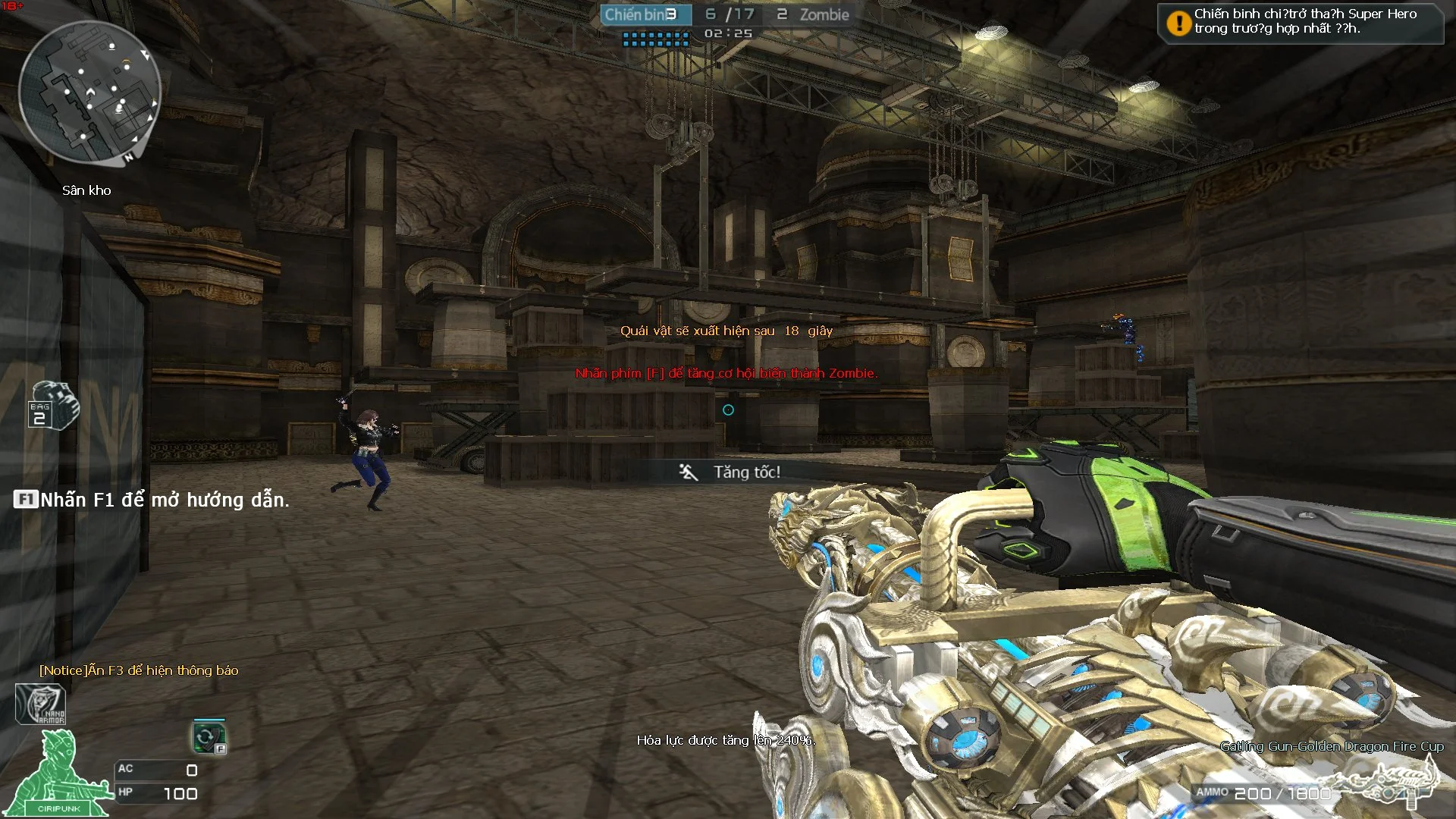This screenshot has width=1456, height=819.
Task: Click the Nano Armor icon
Action: [x=41, y=704]
